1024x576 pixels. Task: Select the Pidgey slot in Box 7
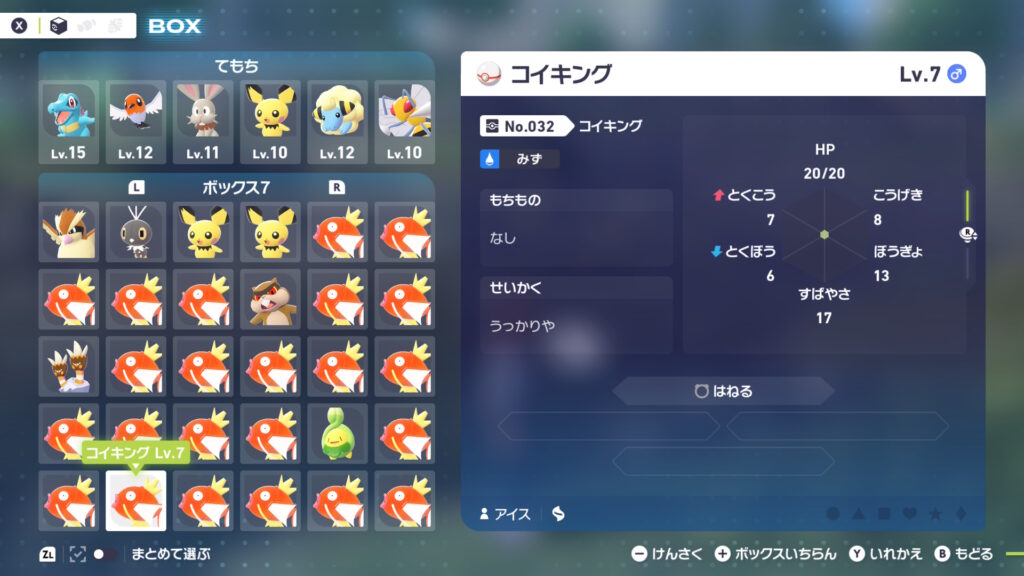(68, 231)
